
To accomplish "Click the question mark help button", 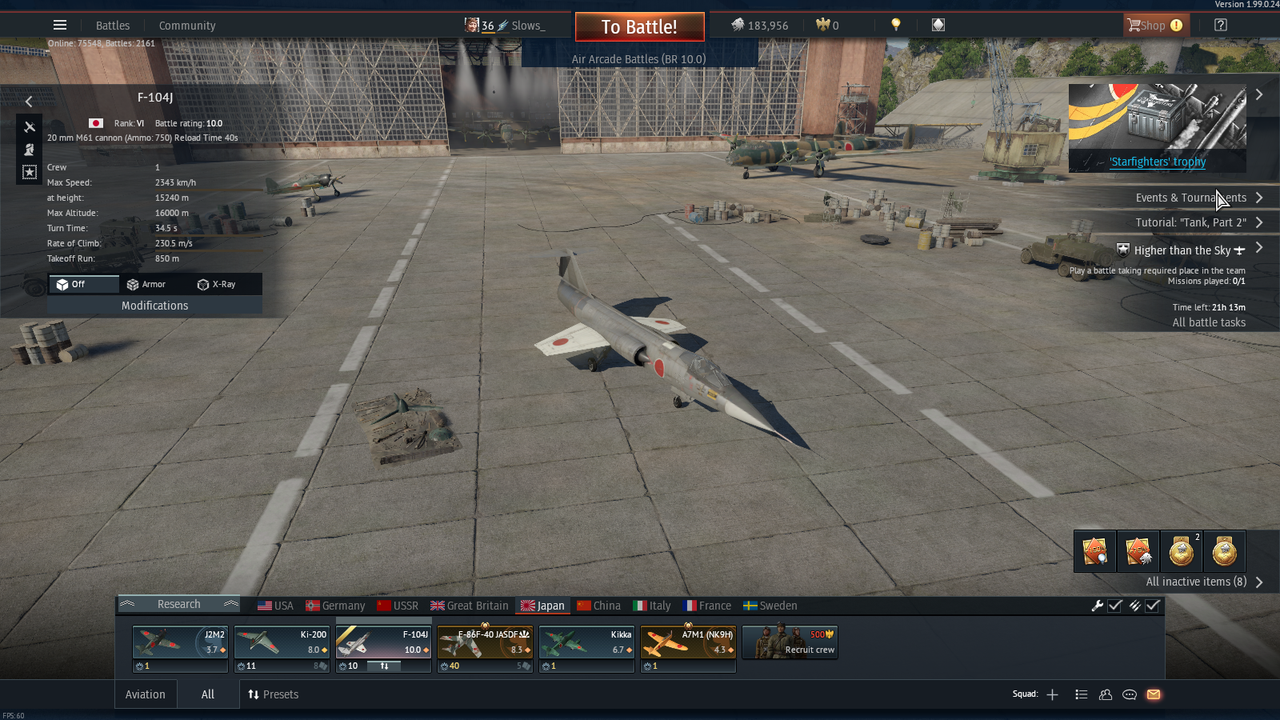I will pyautogui.click(x=1221, y=25).
